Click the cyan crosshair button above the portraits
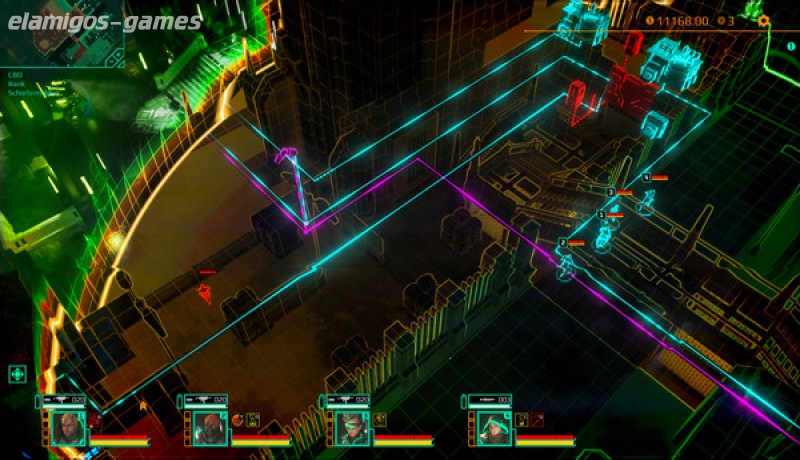 [x=17, y=375]
